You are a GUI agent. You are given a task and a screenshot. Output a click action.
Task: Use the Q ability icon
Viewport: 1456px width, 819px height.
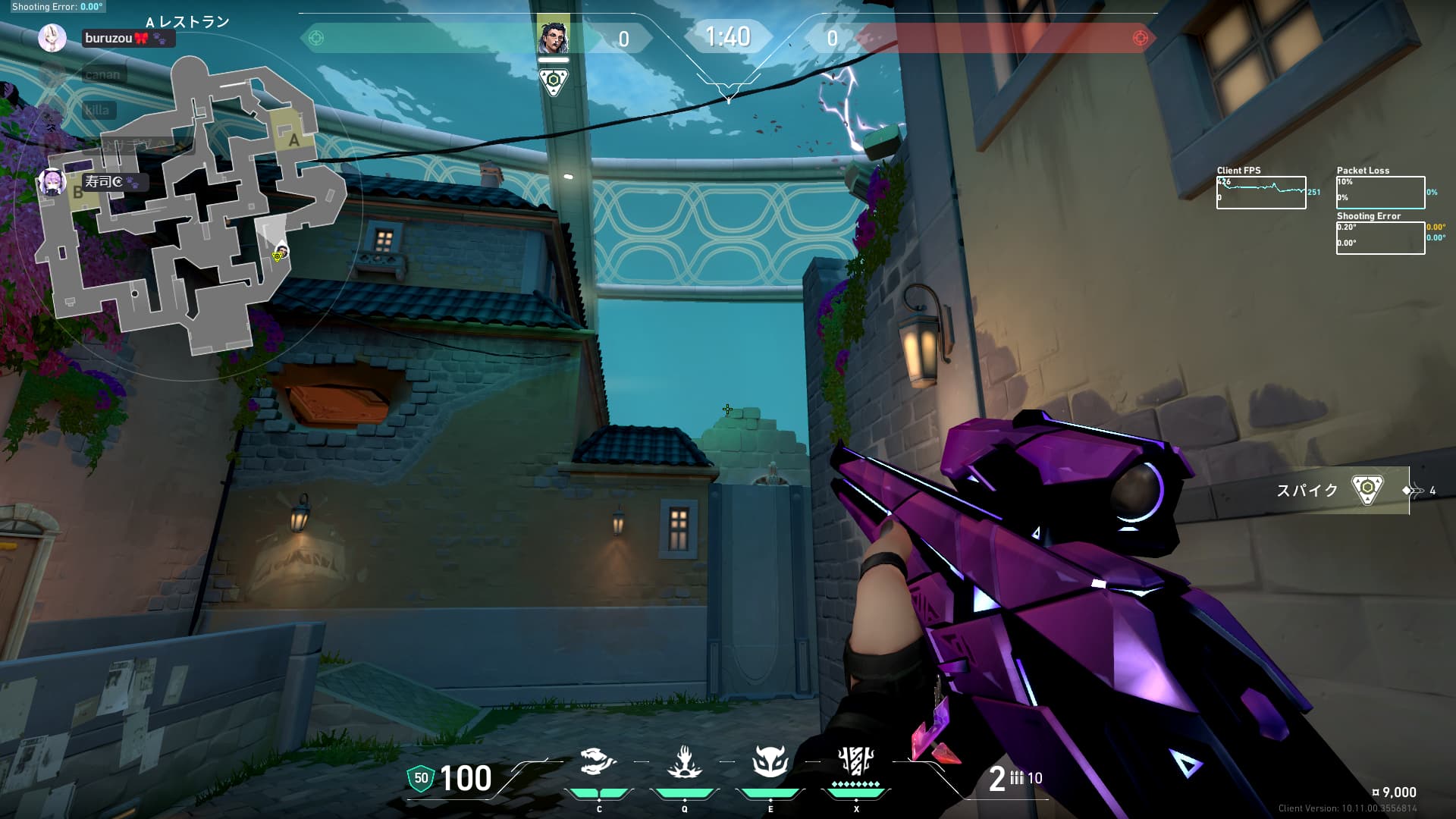tap(684, 762)
